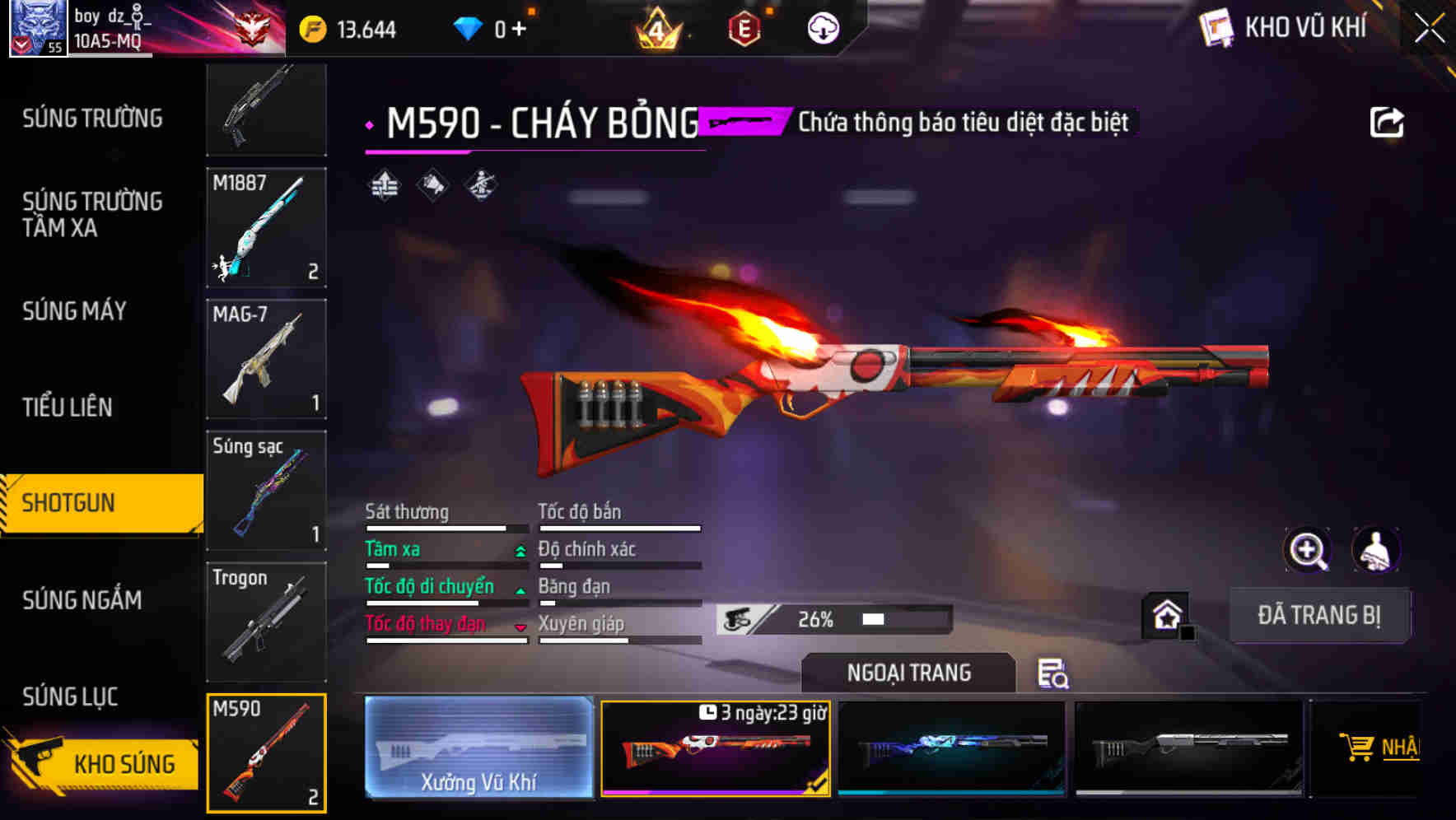Screen dimensions: 1456x820
Task: Click the inspect list icon next to Ngoại Trang
Action: click(1054, 673)
